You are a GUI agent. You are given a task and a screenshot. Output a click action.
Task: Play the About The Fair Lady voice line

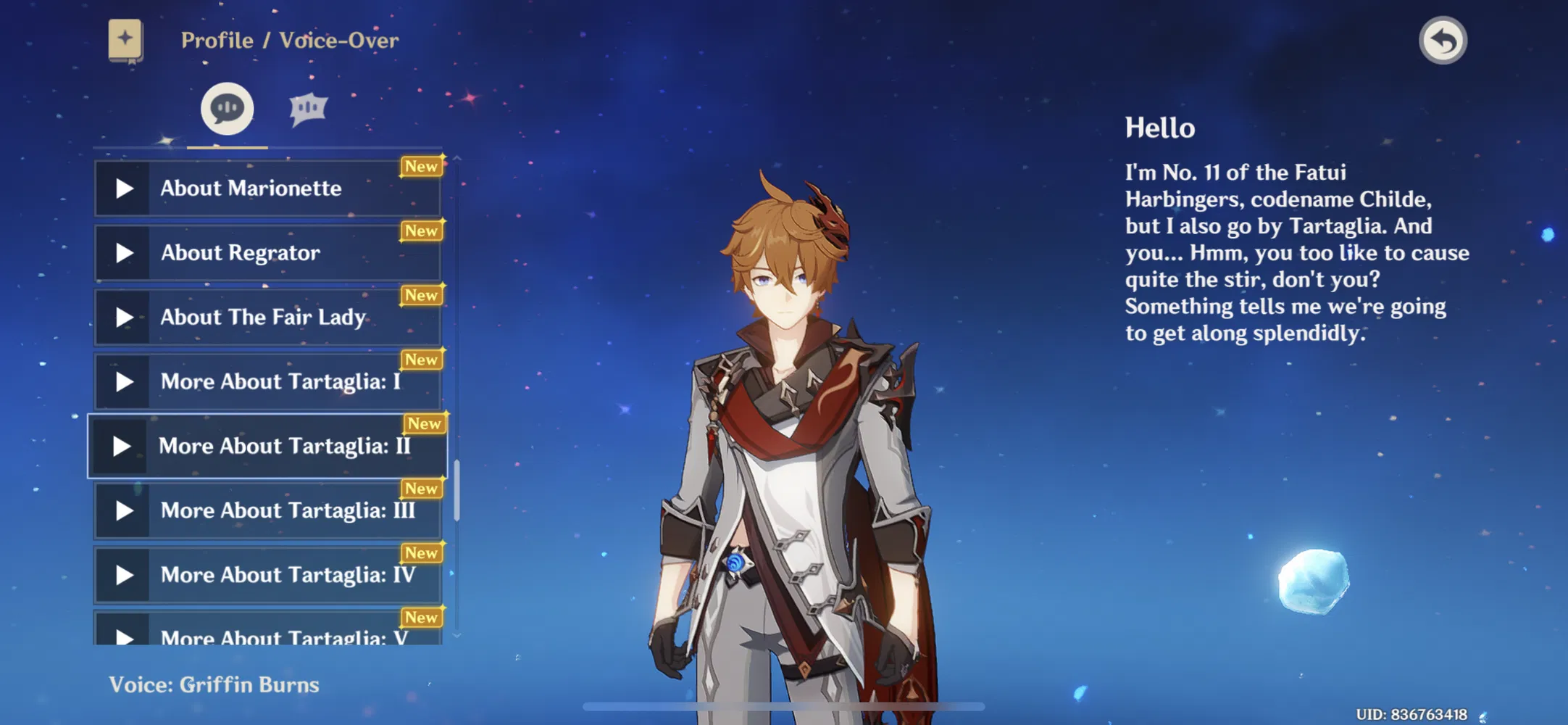tap(124, 317)
